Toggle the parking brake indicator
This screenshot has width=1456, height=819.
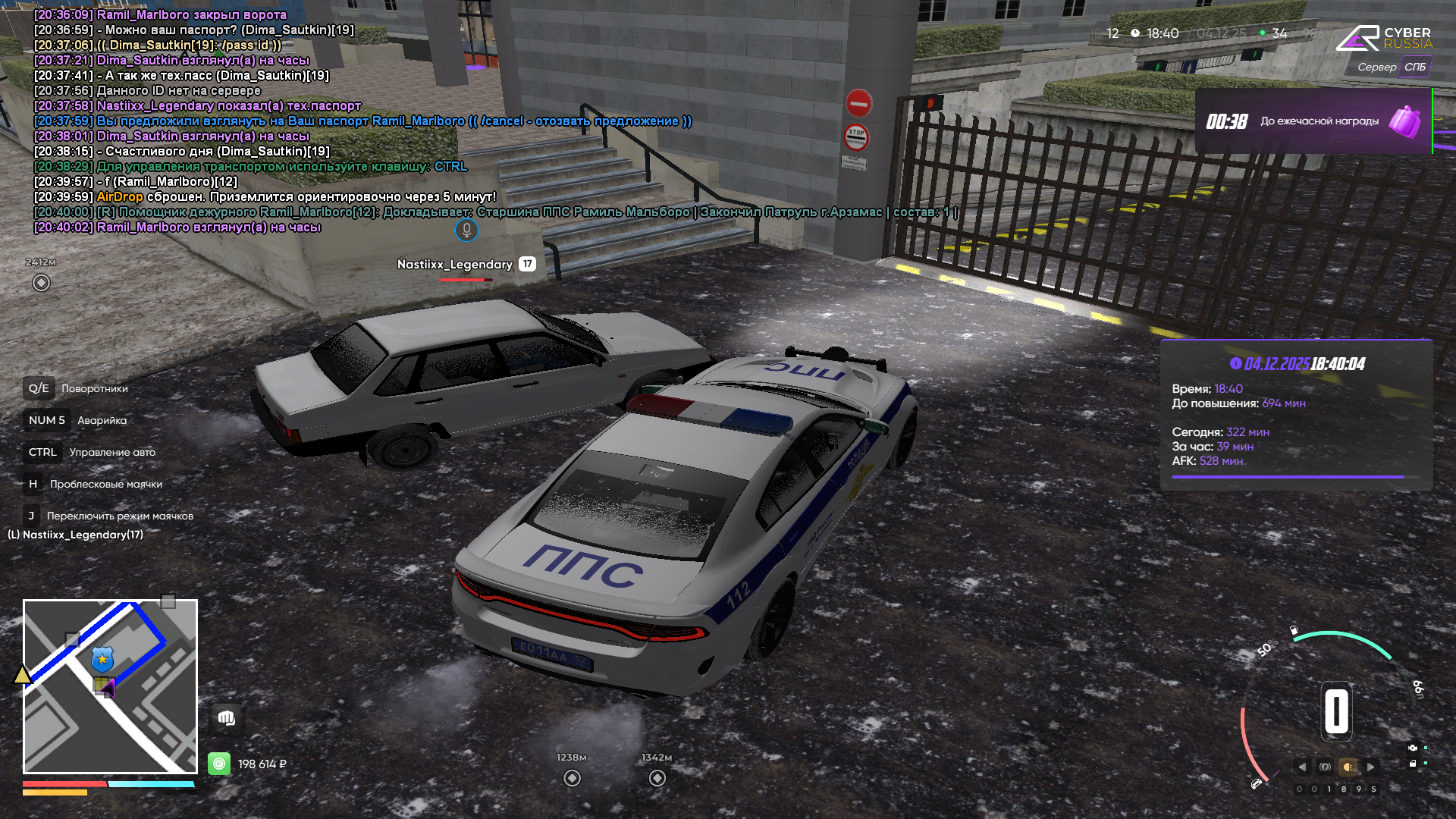click(1325, 767)
